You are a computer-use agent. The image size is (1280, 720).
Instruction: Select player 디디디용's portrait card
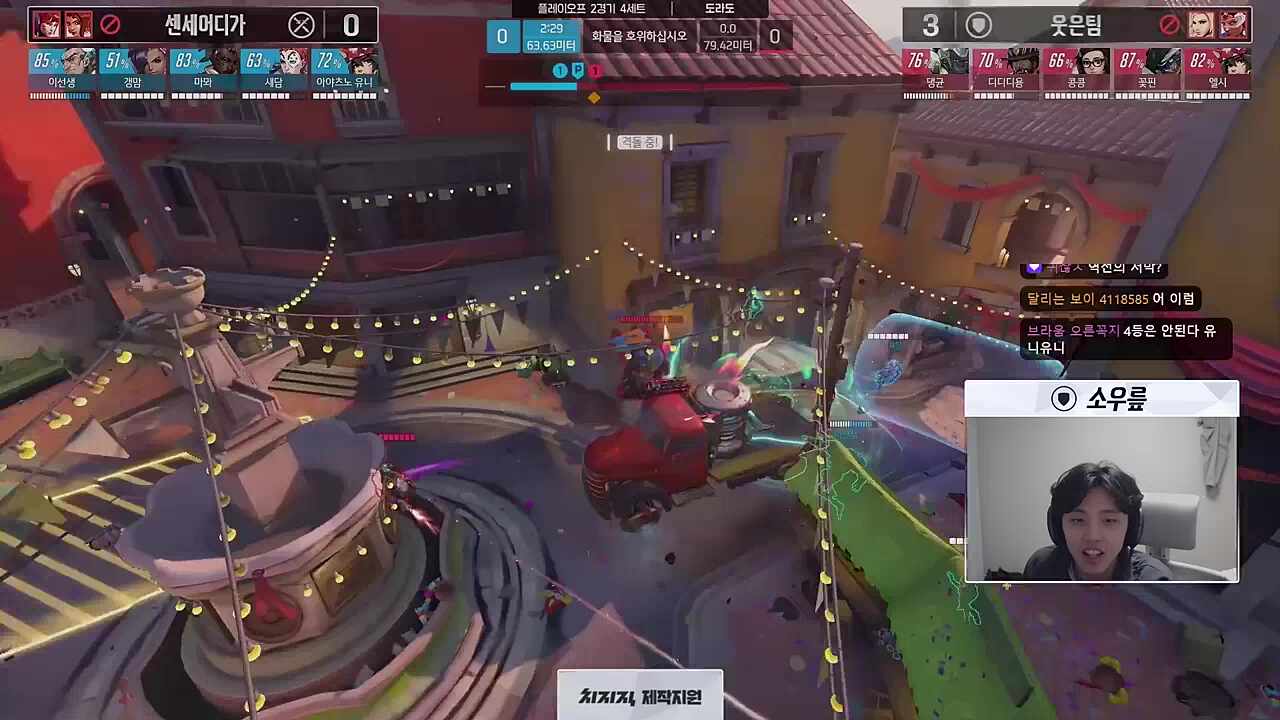pyautogui.click(x=1006, y=69)
